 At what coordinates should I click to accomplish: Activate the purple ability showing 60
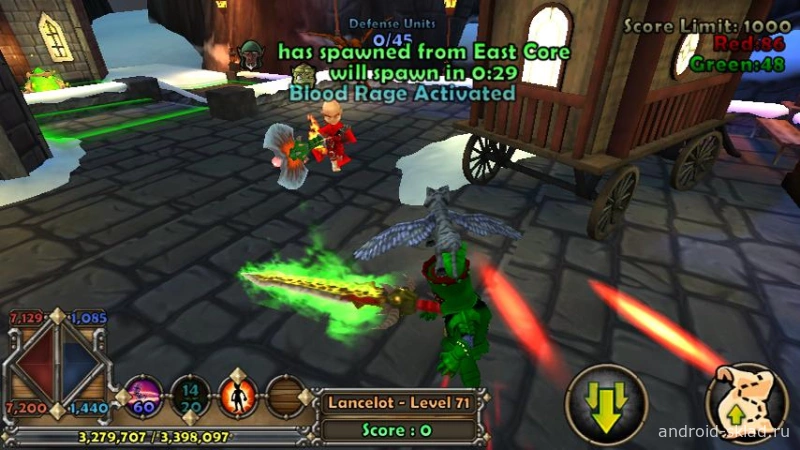[x=143, y=397]
